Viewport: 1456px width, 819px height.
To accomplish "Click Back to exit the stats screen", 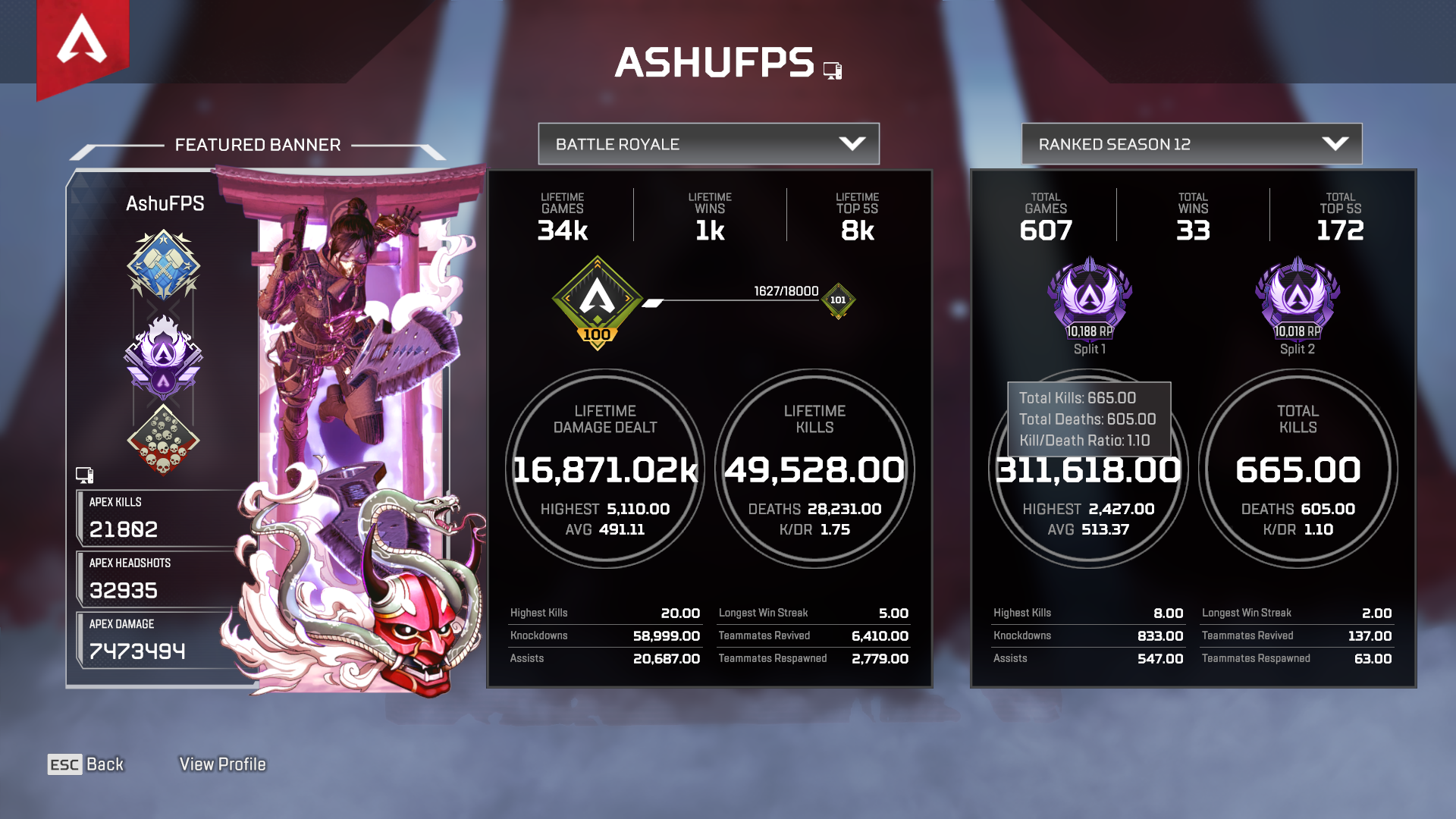I will pyautogui.click(x=86, y=764).
